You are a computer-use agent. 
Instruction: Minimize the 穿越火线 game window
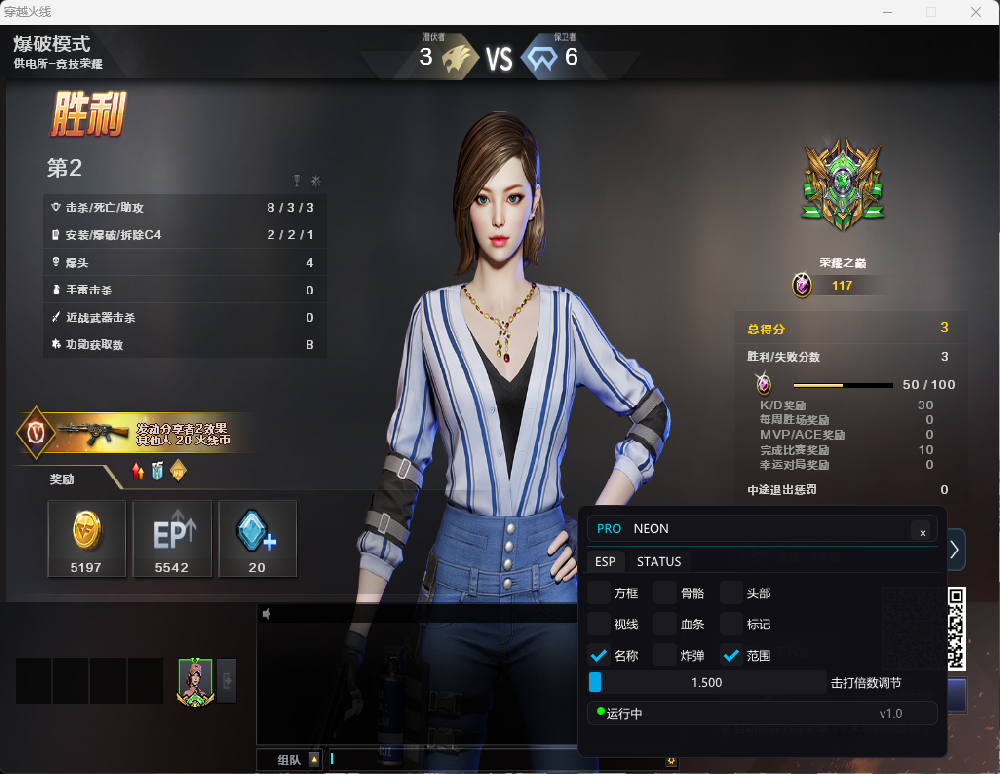point(886,12)
